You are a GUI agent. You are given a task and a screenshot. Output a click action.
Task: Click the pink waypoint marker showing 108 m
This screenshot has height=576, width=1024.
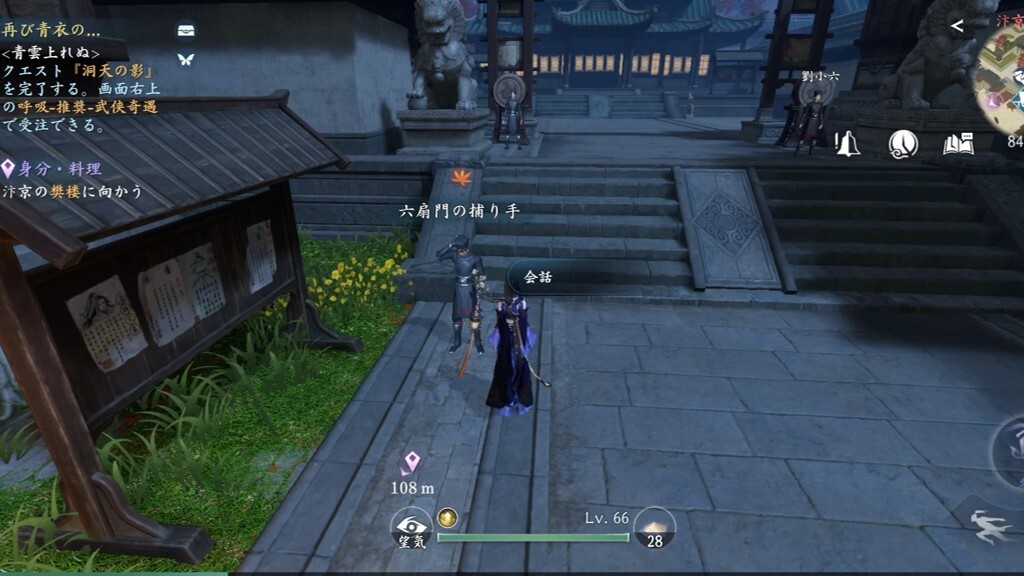coord(410,463)
